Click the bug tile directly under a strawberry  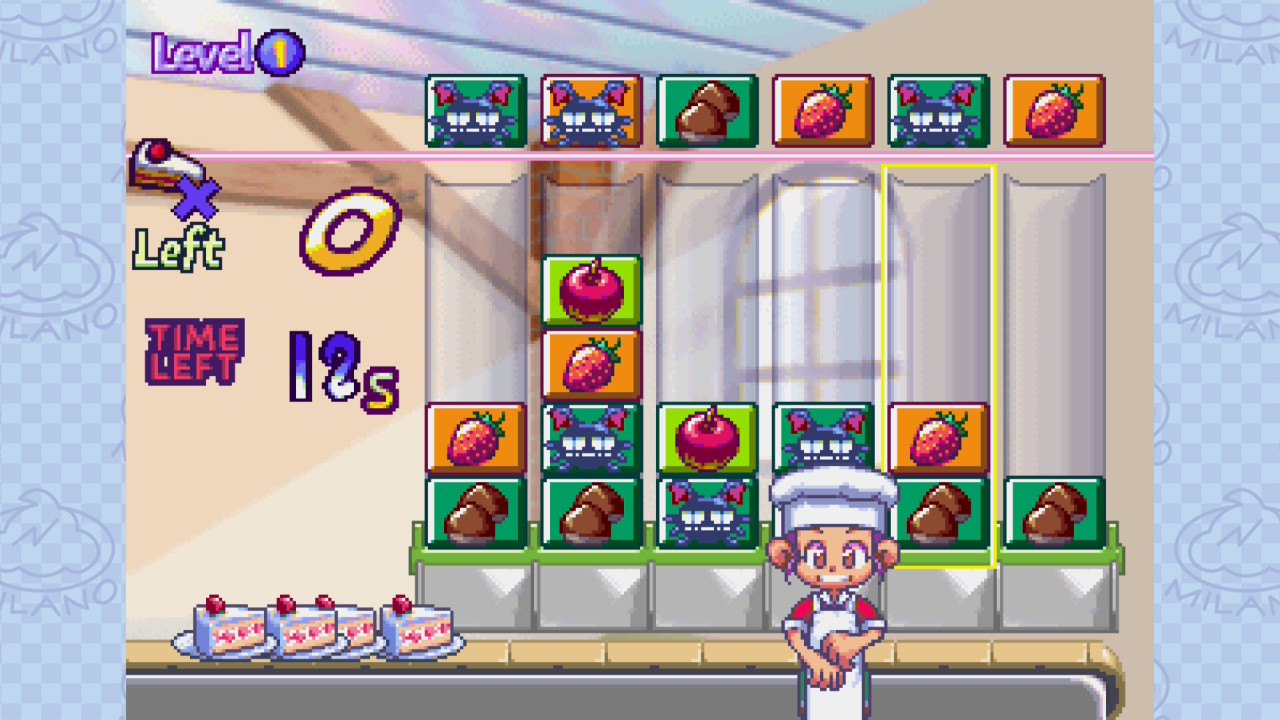pos(591,438)
